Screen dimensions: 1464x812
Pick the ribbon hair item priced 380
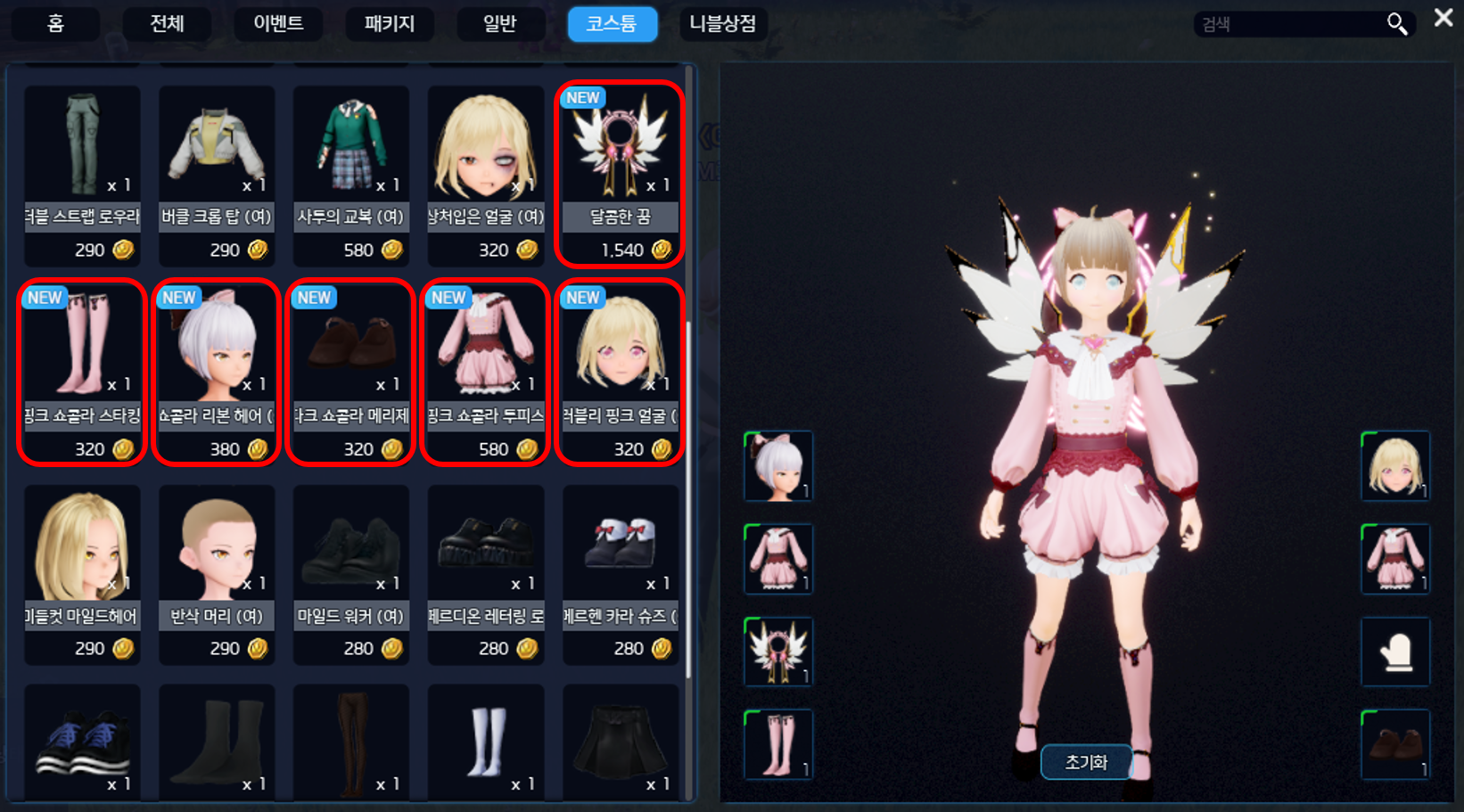click(x=217, y=373)
